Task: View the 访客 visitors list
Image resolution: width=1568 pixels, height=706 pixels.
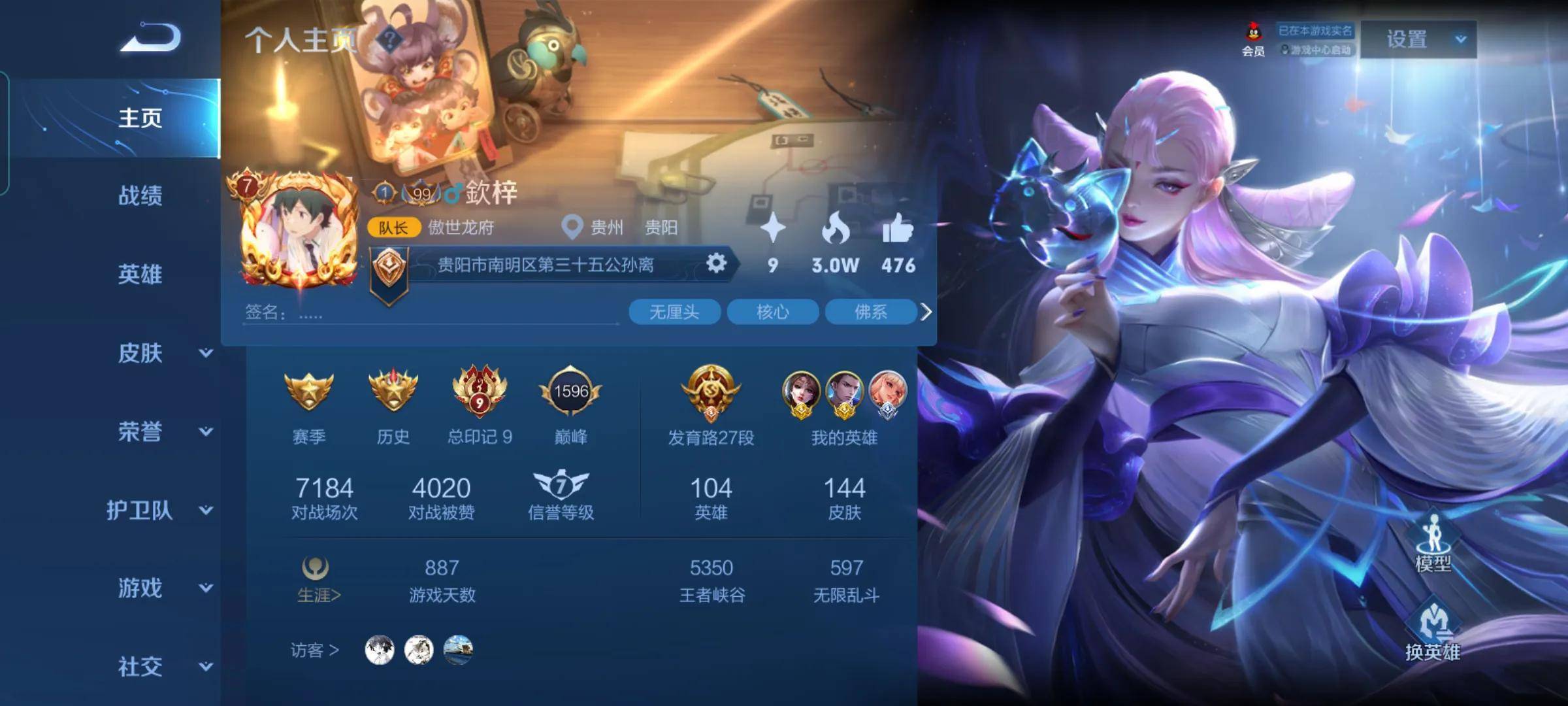Action: [315, 650]
